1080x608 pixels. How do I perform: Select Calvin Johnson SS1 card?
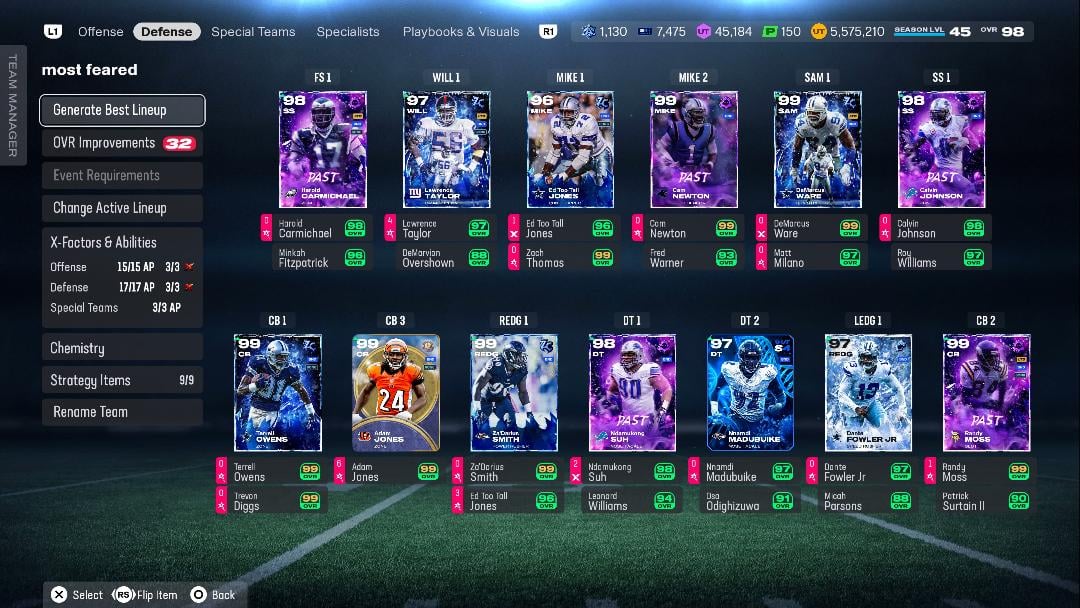[941, 150]
